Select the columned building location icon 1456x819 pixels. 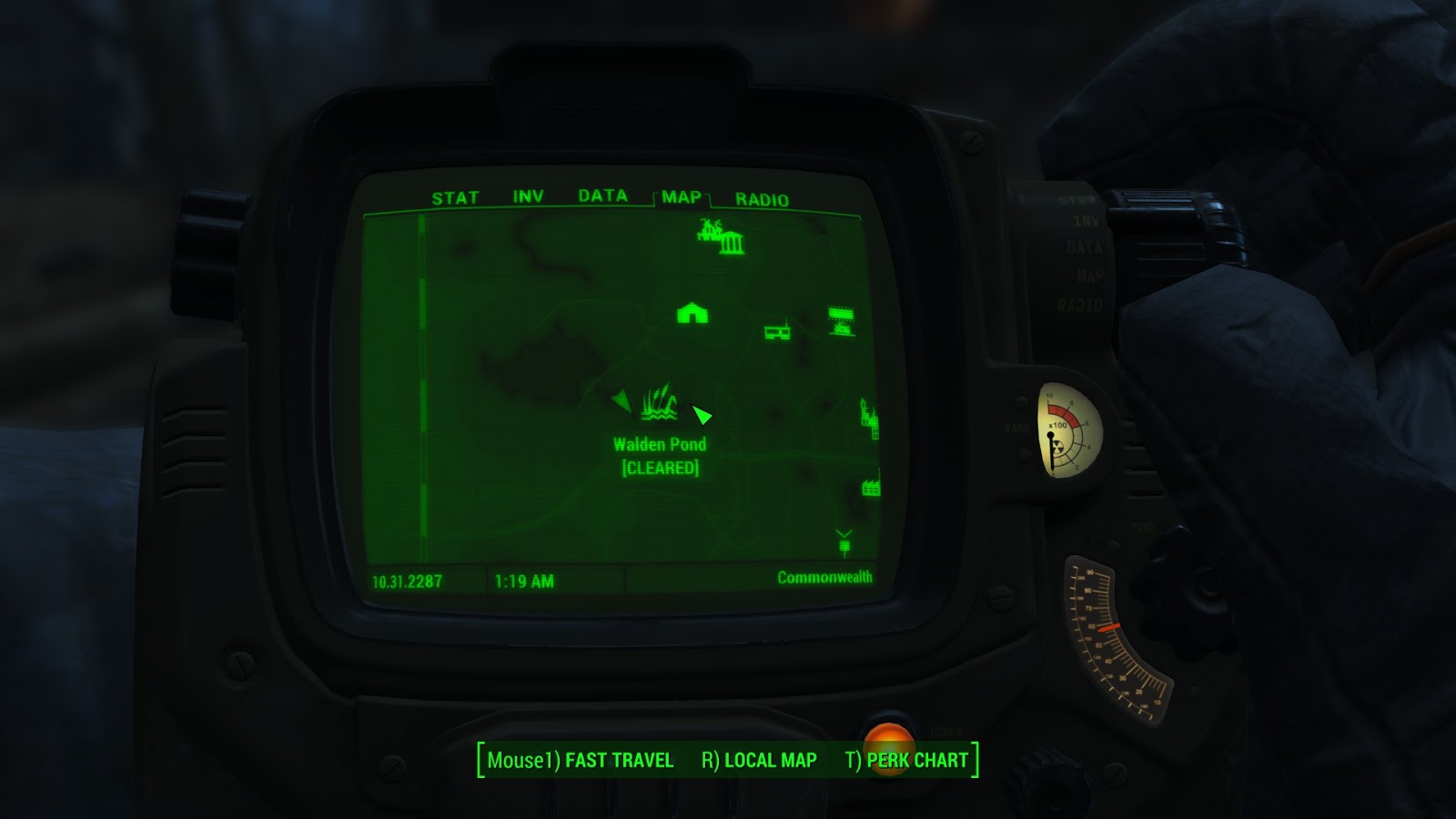click(733, 244)
